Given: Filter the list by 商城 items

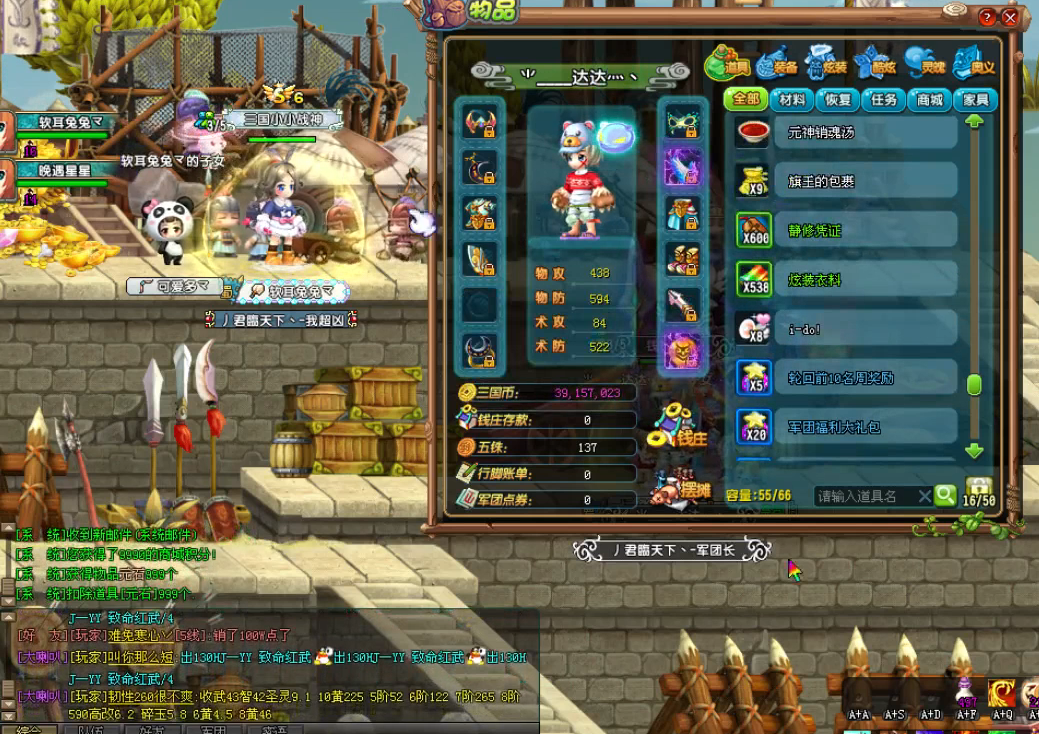Looking at the screenshot, I should pos(930,100).
